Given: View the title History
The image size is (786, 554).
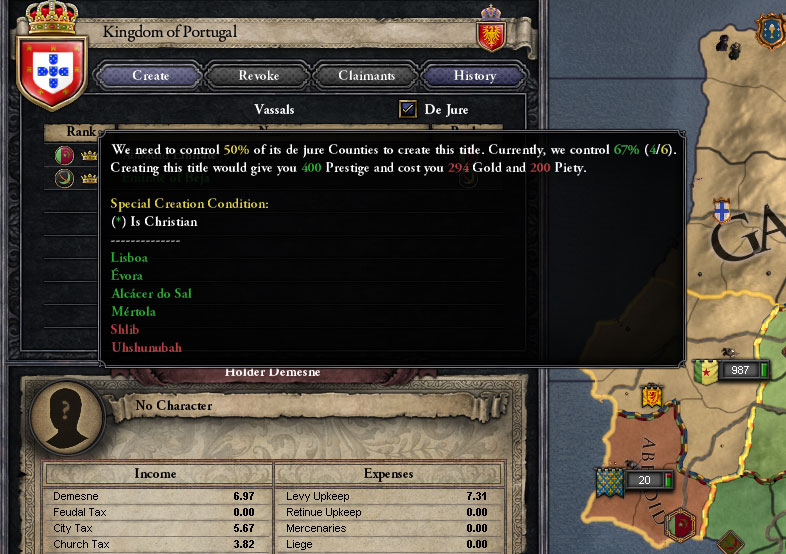Looking at the screenshot, I should click(474, 75).
